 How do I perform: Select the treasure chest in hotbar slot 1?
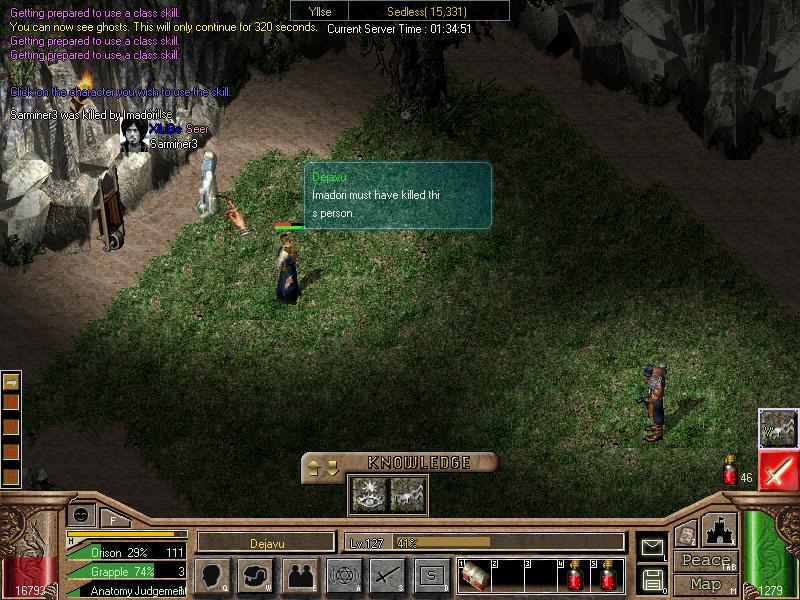click(x=474, y=576)
